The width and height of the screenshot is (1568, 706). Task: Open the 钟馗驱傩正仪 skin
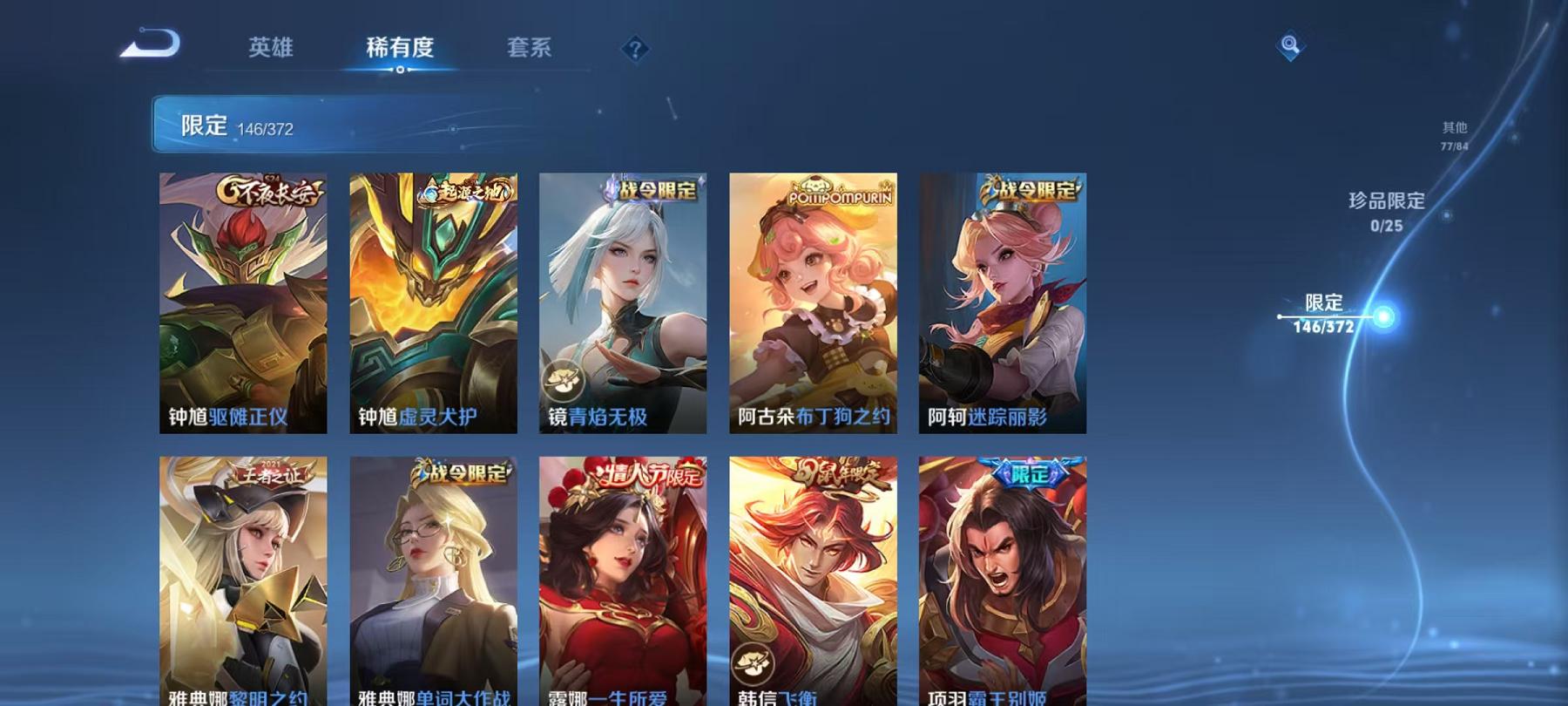point(246,301)
